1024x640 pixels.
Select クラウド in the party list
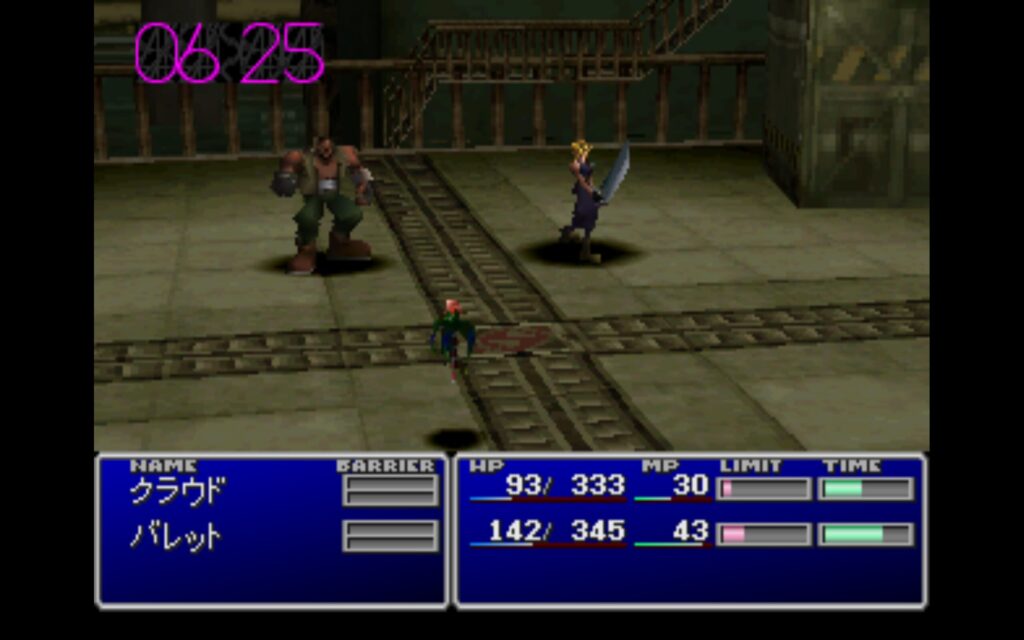(x=178, y=491)
